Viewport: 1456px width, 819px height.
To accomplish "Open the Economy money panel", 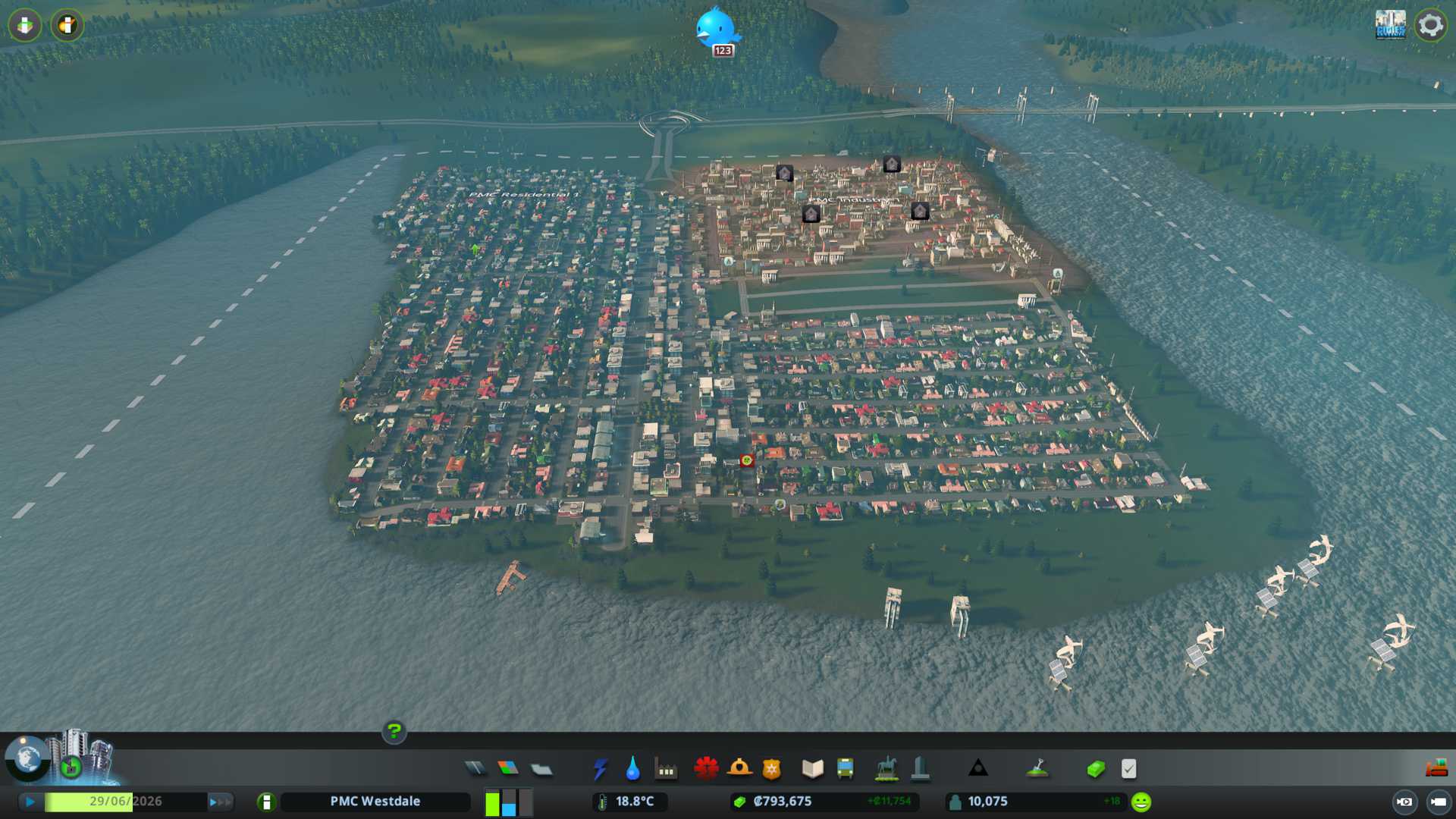I will tap(1096, 769).
